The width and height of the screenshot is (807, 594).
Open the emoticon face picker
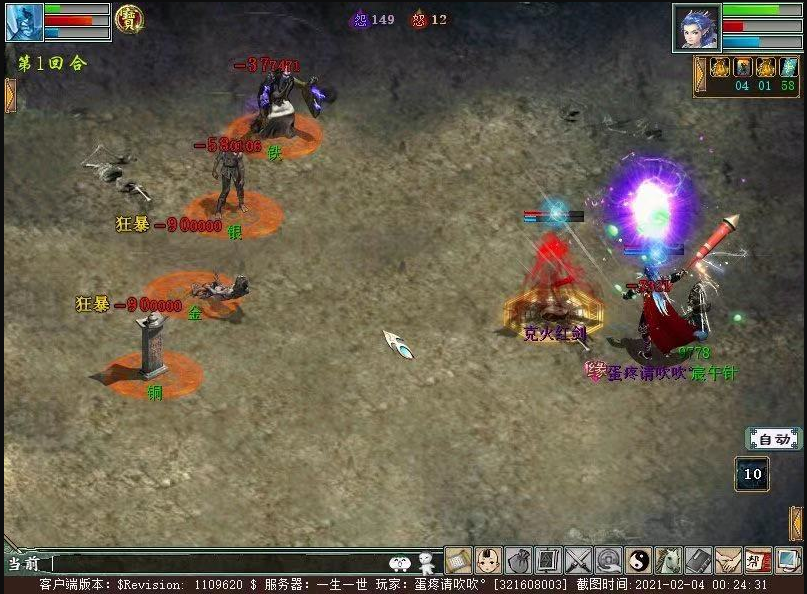pyautogui.click(x=400, y=563)
